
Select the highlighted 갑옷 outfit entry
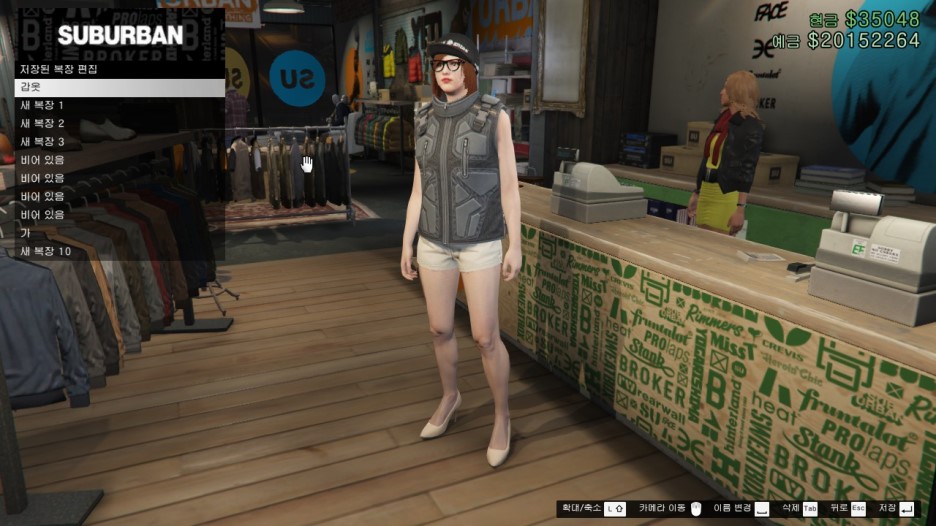(x=119, y=88)
